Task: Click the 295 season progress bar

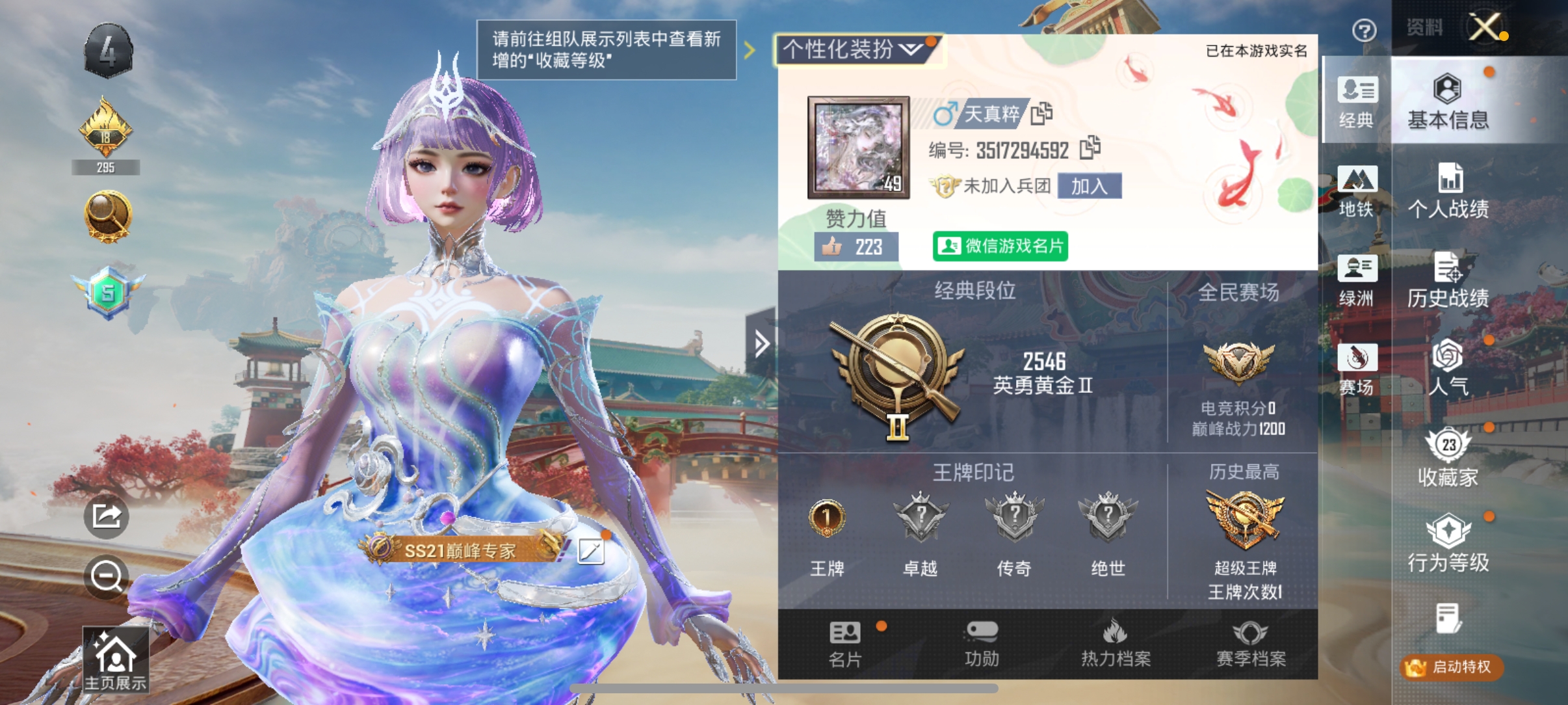Action: pyautogui.click(x=106, y=167)
